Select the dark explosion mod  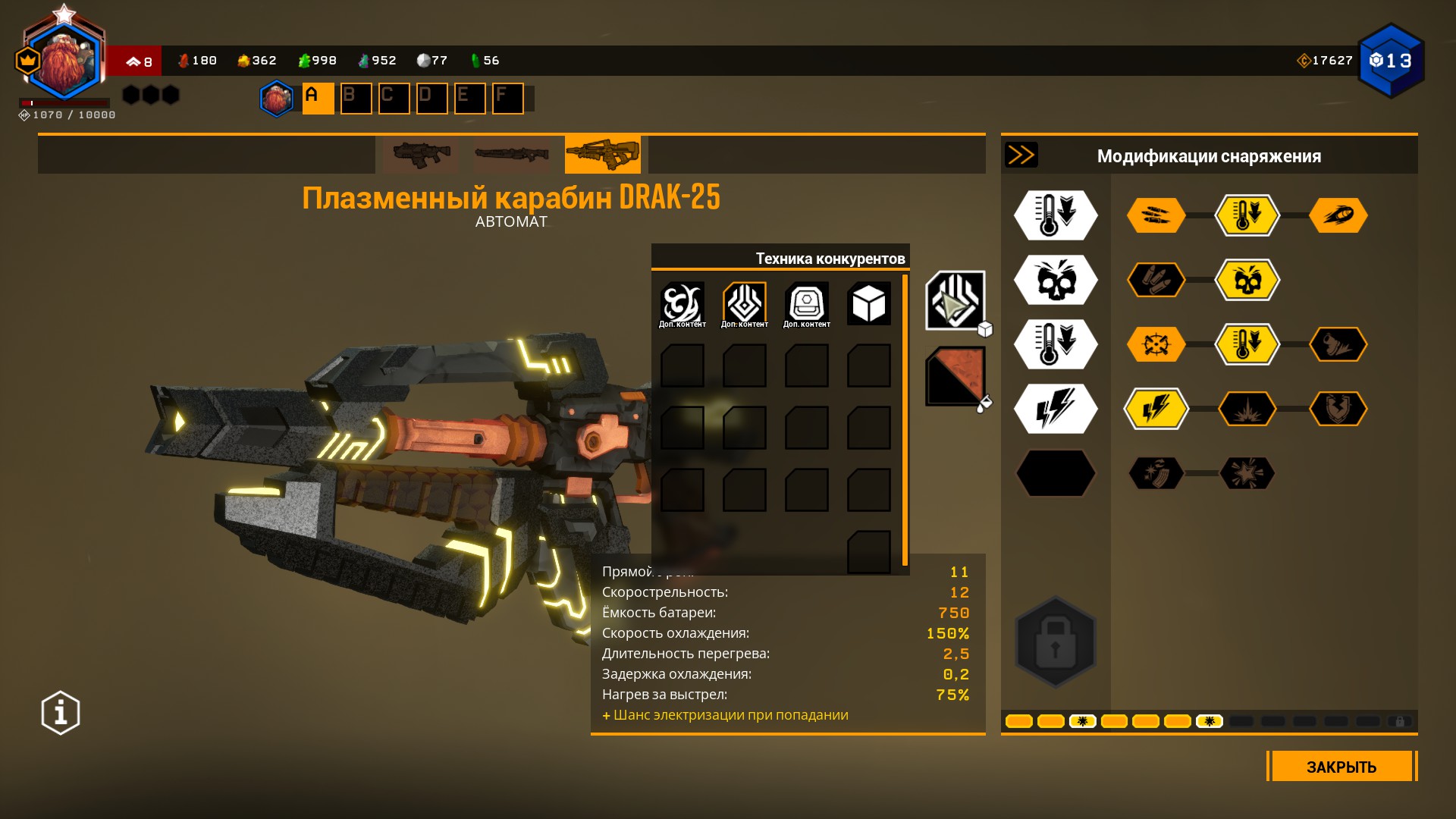coord(1247,409)
